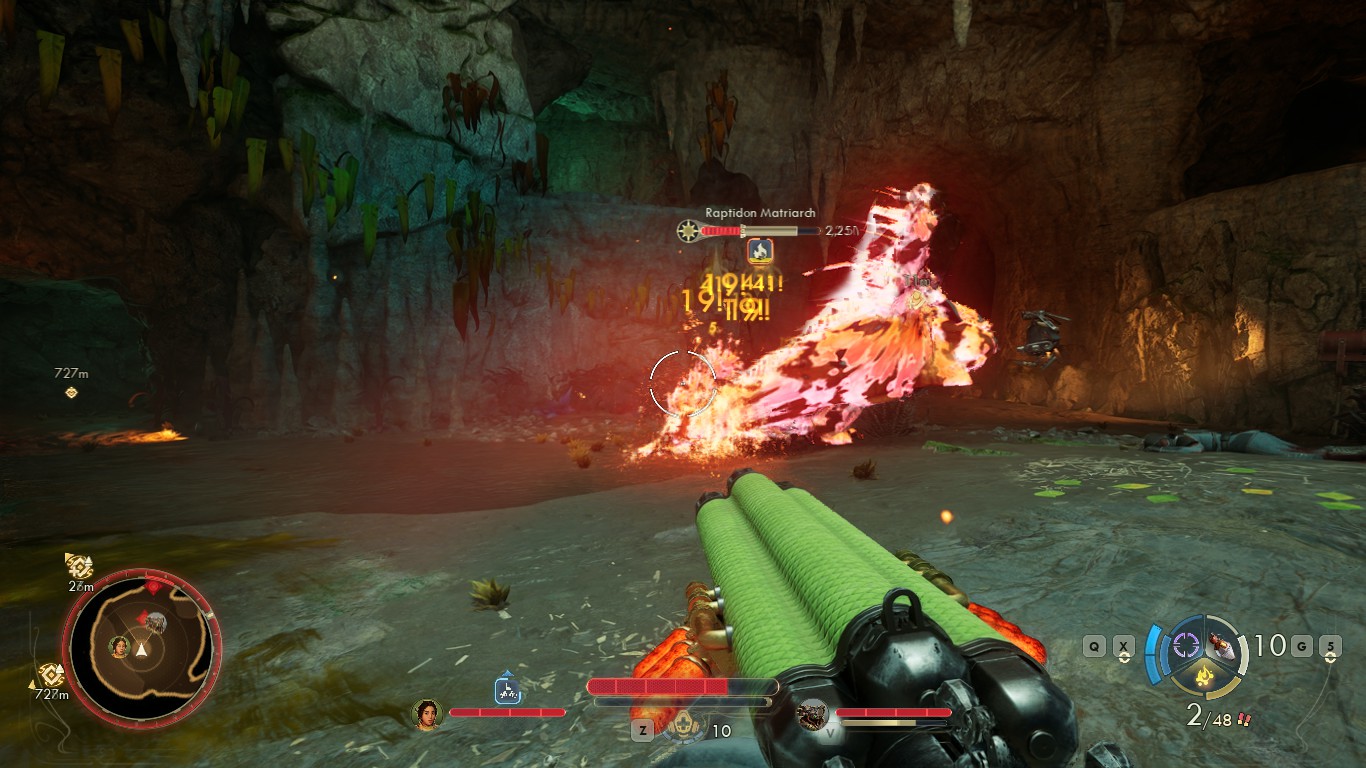This screenshot has width=1366, height=768.
Task: Expand the G grenade slot indicator
Action: pyautogui.click(x=1301, y=646)
